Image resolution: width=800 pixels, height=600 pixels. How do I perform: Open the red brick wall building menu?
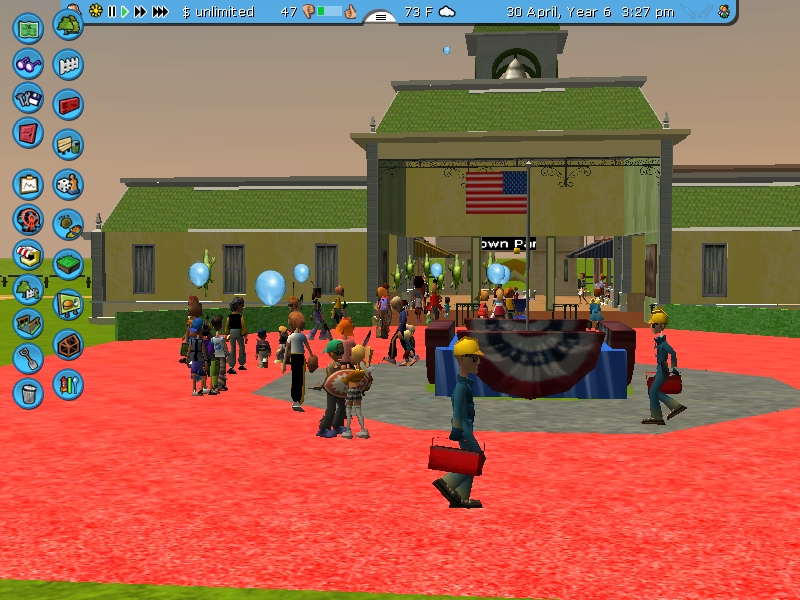tap(68, 104)
